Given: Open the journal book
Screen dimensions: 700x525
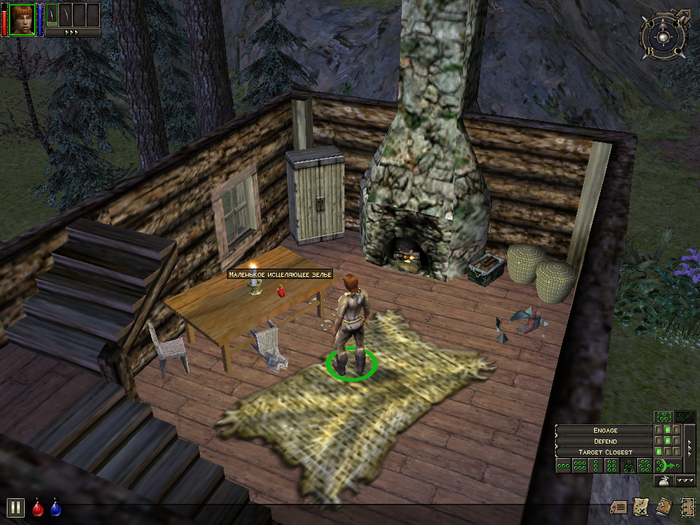Looking at the screenshot, I should (663, 507).
